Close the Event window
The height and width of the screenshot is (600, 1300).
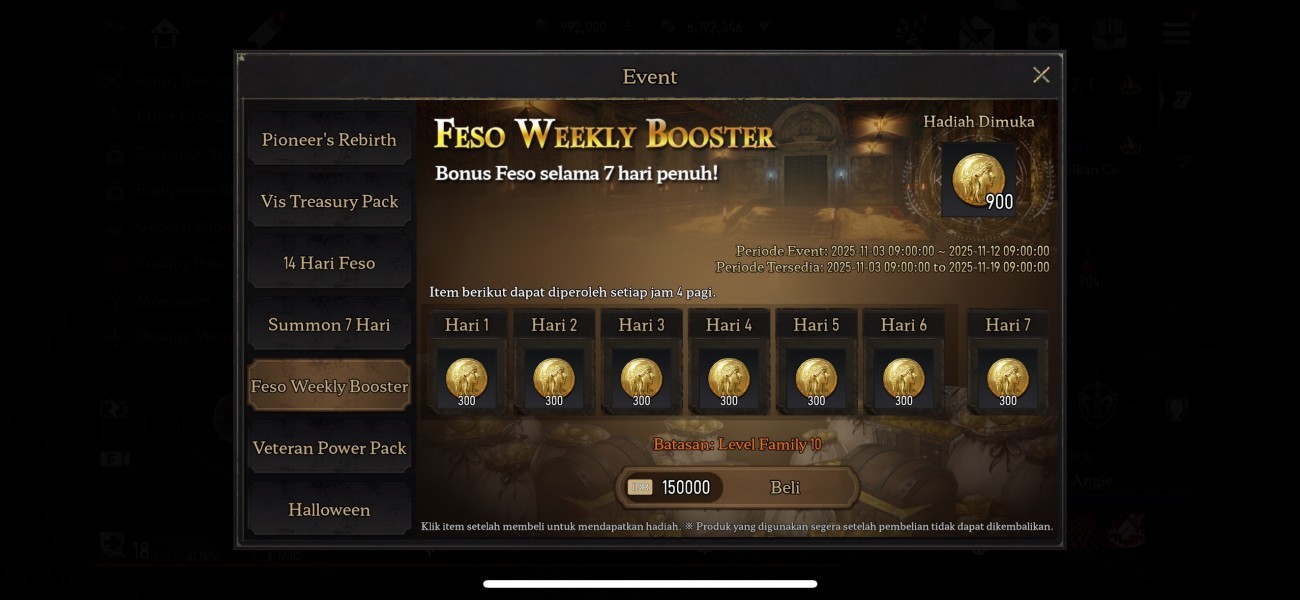1041,75
